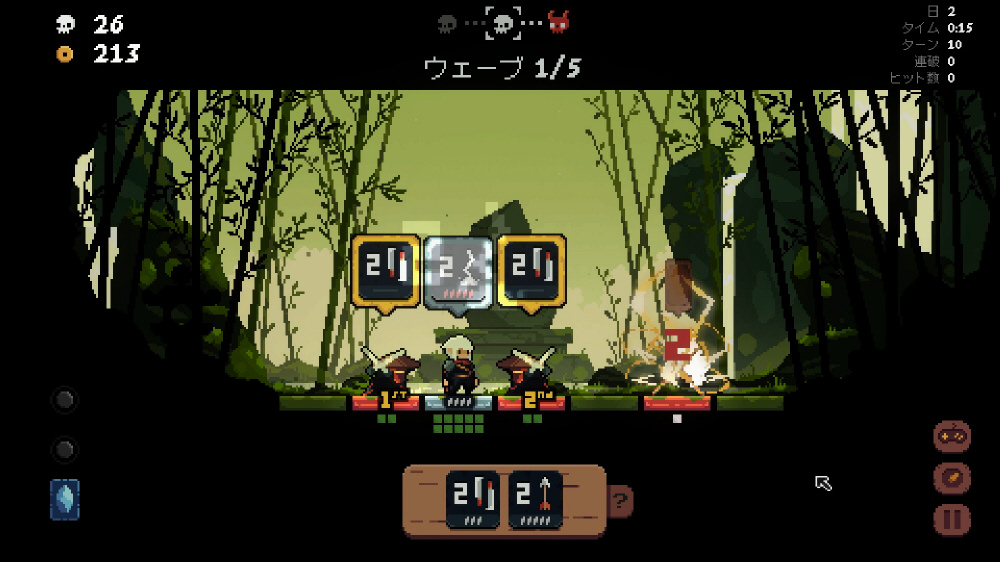Select the sword attack tile in hand
The image size is (1000, 562).
473,499
